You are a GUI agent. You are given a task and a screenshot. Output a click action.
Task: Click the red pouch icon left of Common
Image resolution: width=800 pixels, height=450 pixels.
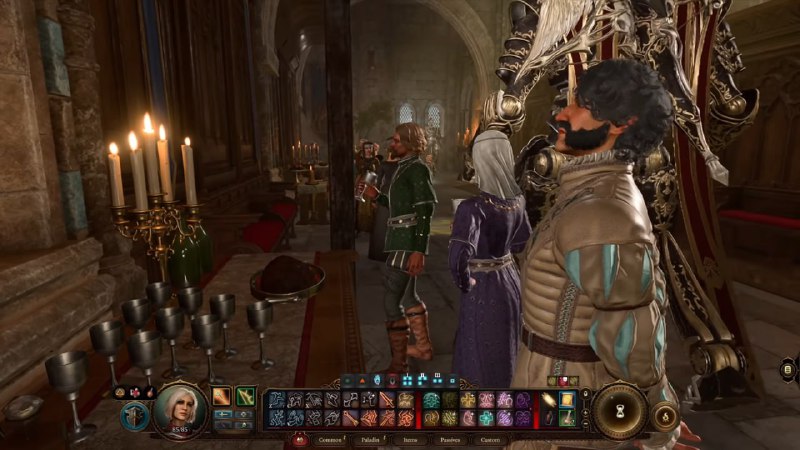(x=297, y=439)
